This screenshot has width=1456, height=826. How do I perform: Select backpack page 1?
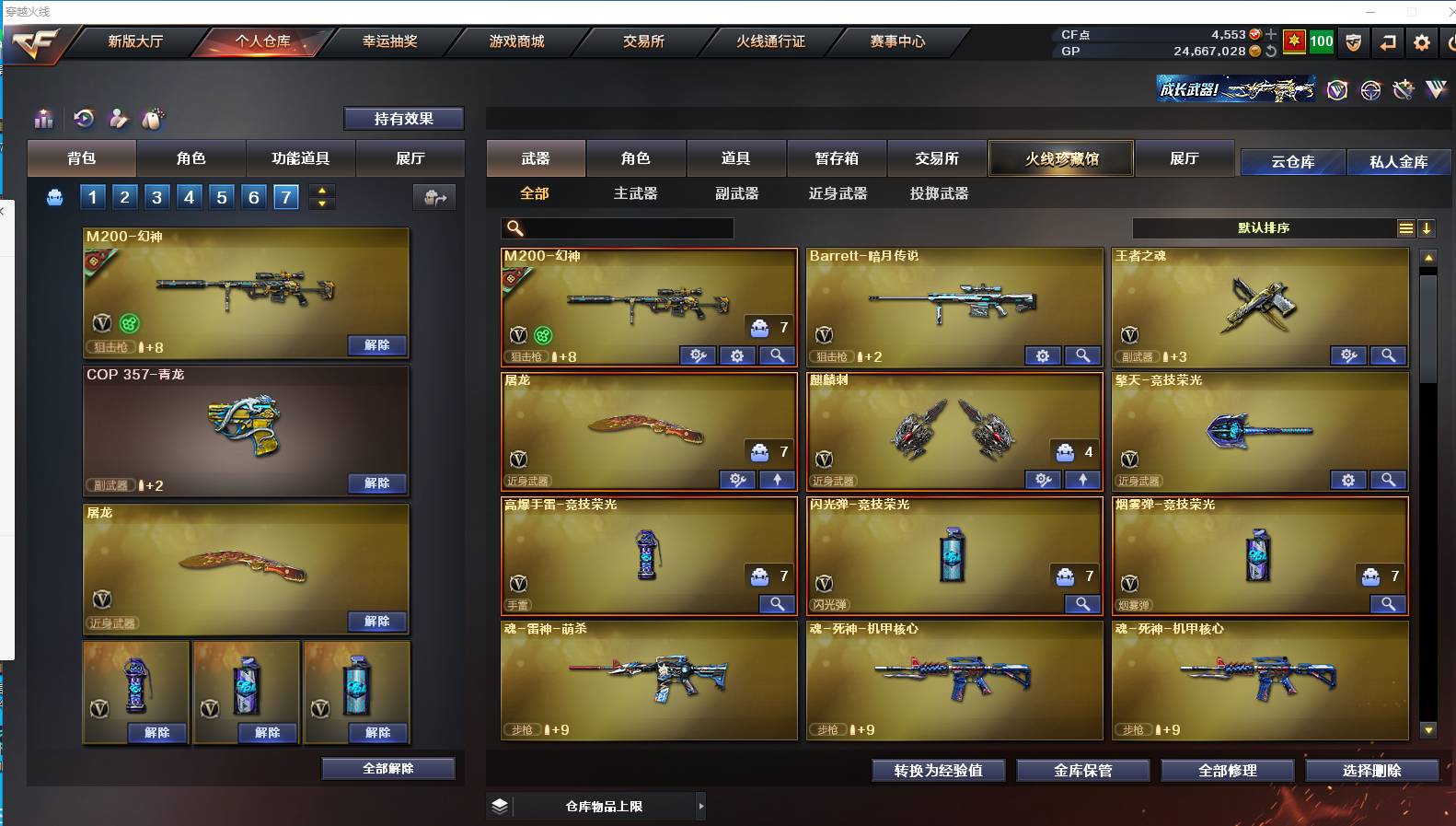[92, 196]
